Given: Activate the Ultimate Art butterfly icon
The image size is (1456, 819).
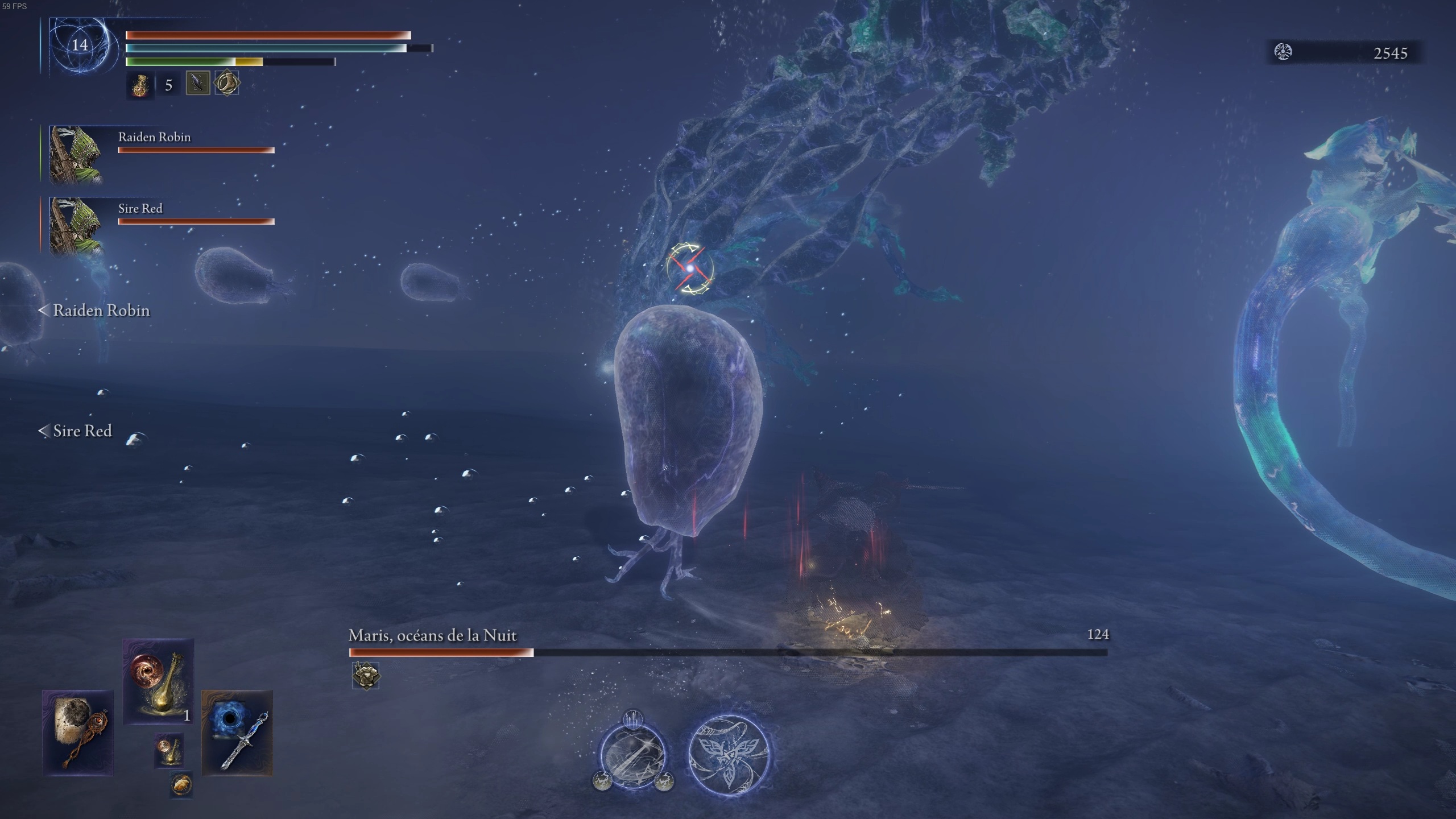Looking at the screenshot, I should (729, 754).
